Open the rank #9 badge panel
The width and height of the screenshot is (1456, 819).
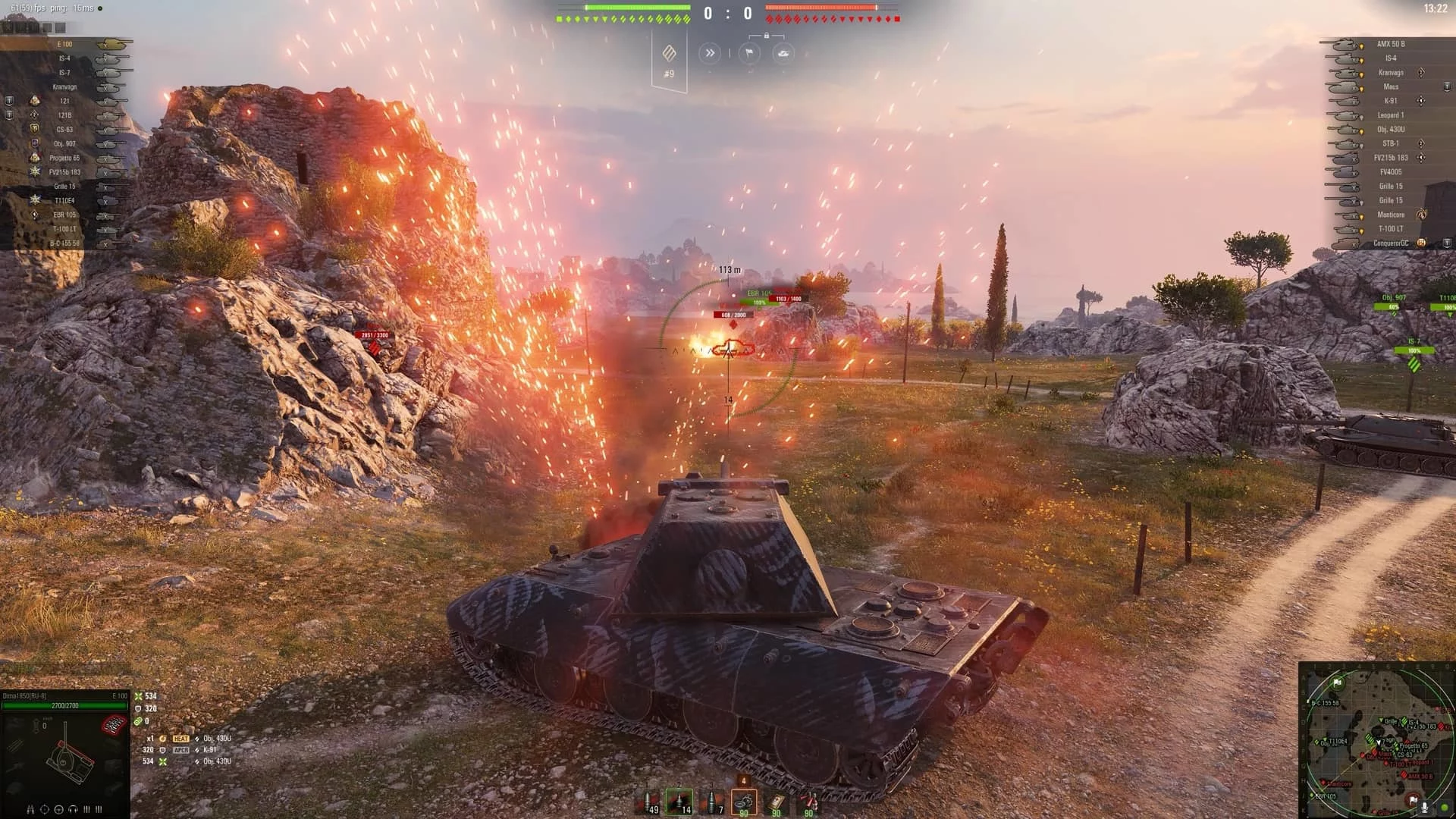coord(669,59)
